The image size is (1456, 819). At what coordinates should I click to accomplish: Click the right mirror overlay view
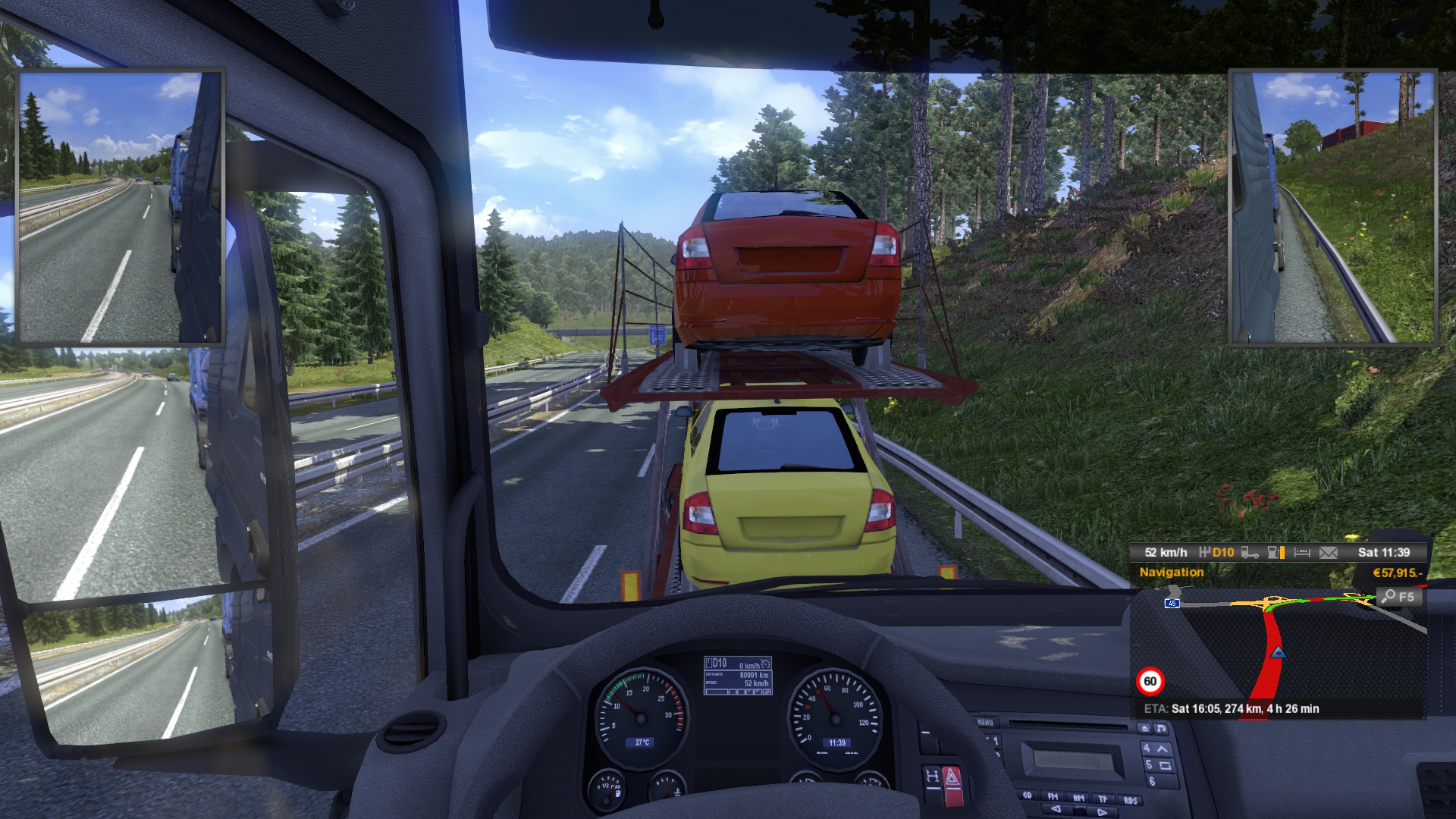[x=1332, y=207]
